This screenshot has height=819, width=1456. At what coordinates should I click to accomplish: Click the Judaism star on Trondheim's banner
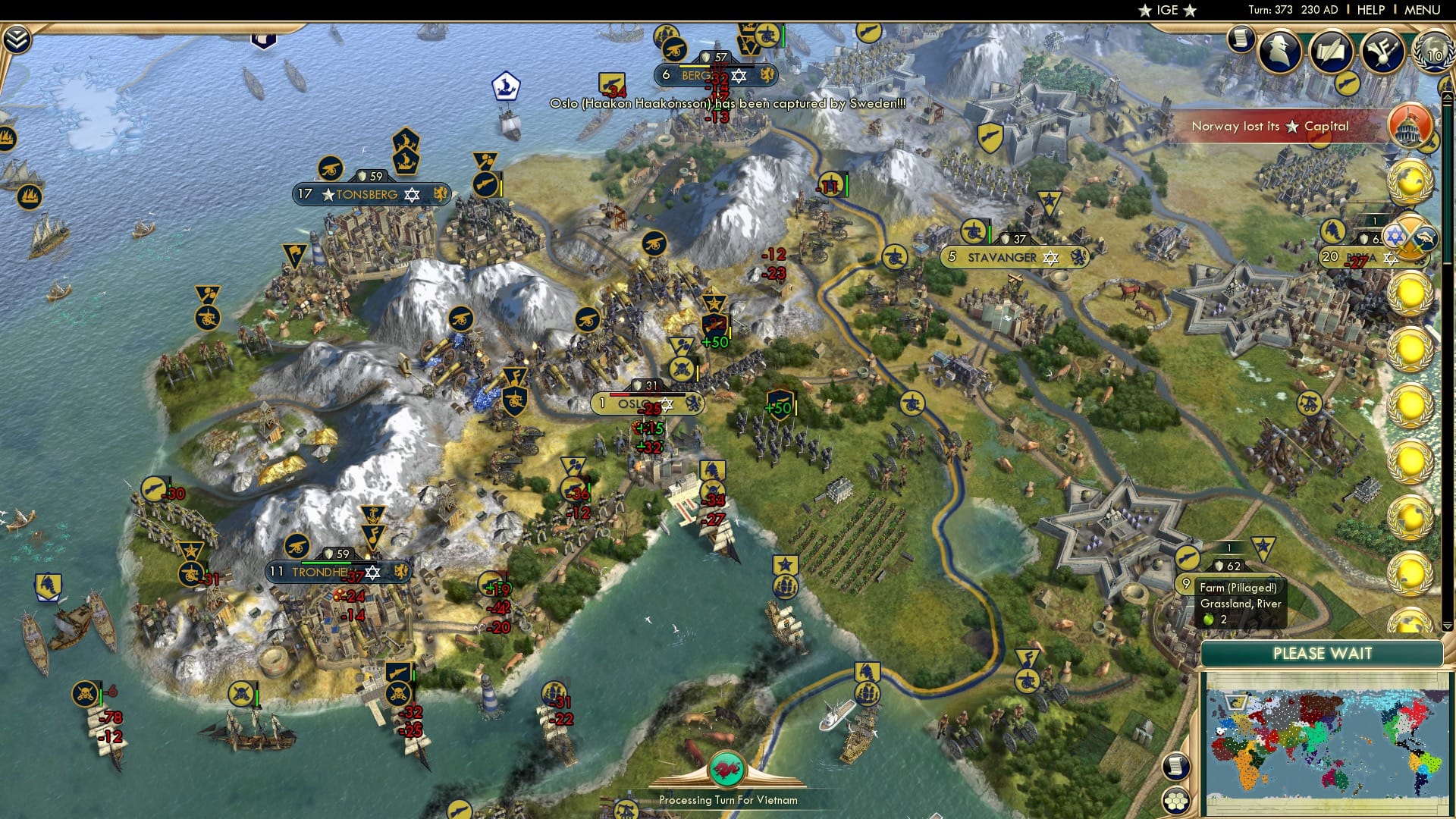click(372, 573)
